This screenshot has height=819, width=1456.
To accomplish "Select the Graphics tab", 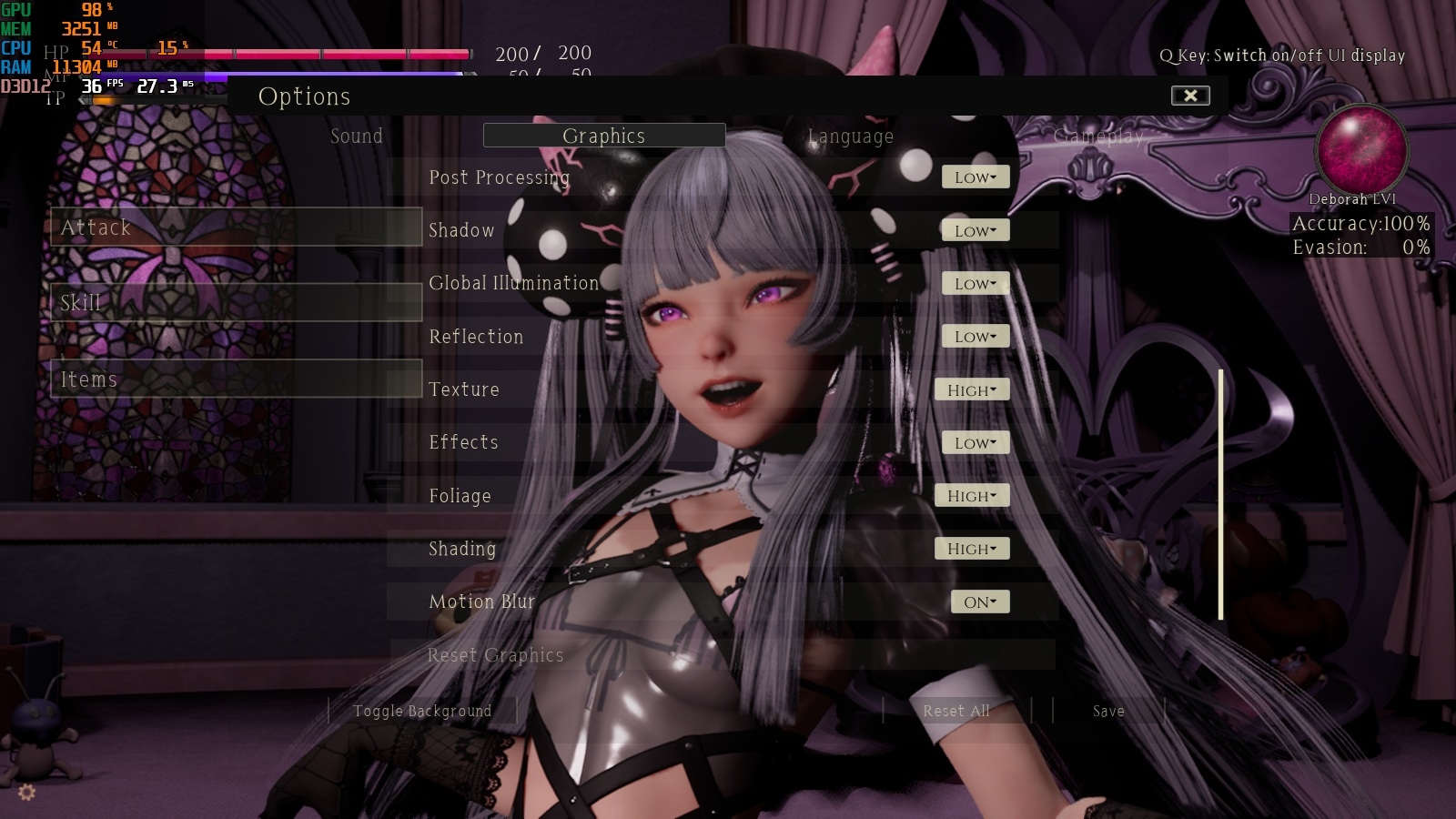I will tap(604, 135).
